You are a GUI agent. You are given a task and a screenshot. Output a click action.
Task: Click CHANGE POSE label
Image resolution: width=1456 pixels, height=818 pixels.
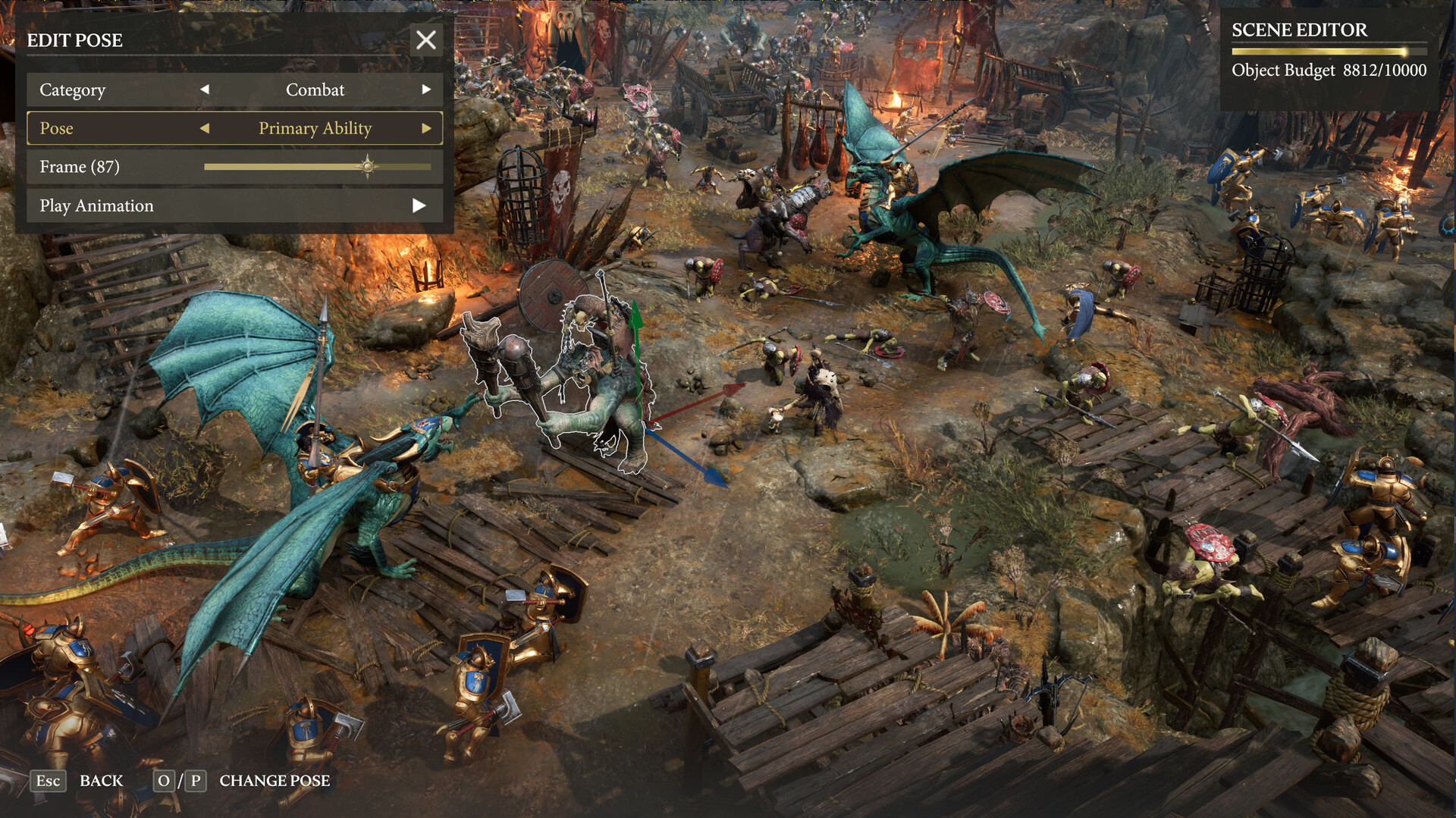click(275, 781)
